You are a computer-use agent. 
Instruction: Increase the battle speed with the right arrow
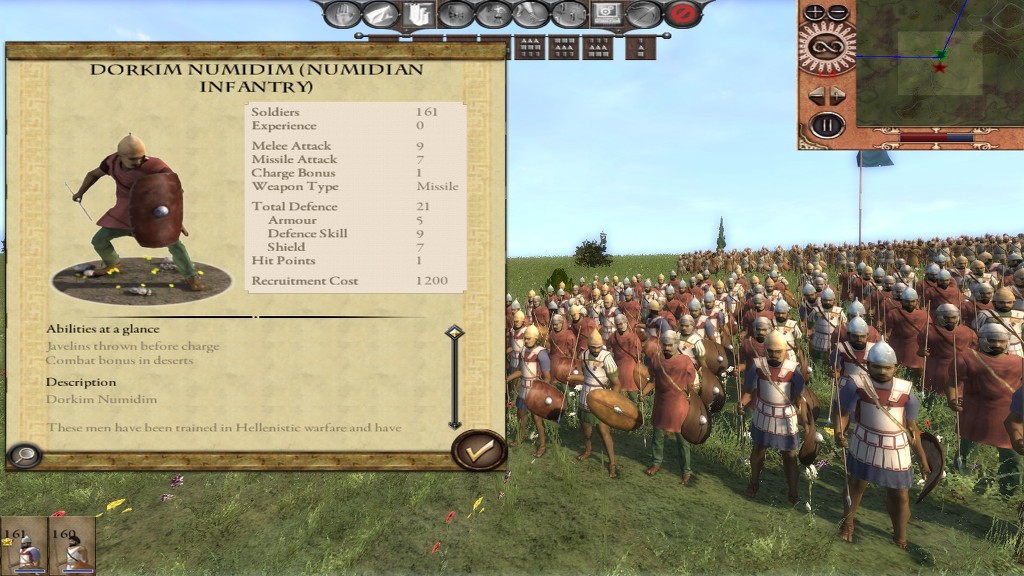pos(838,95)
